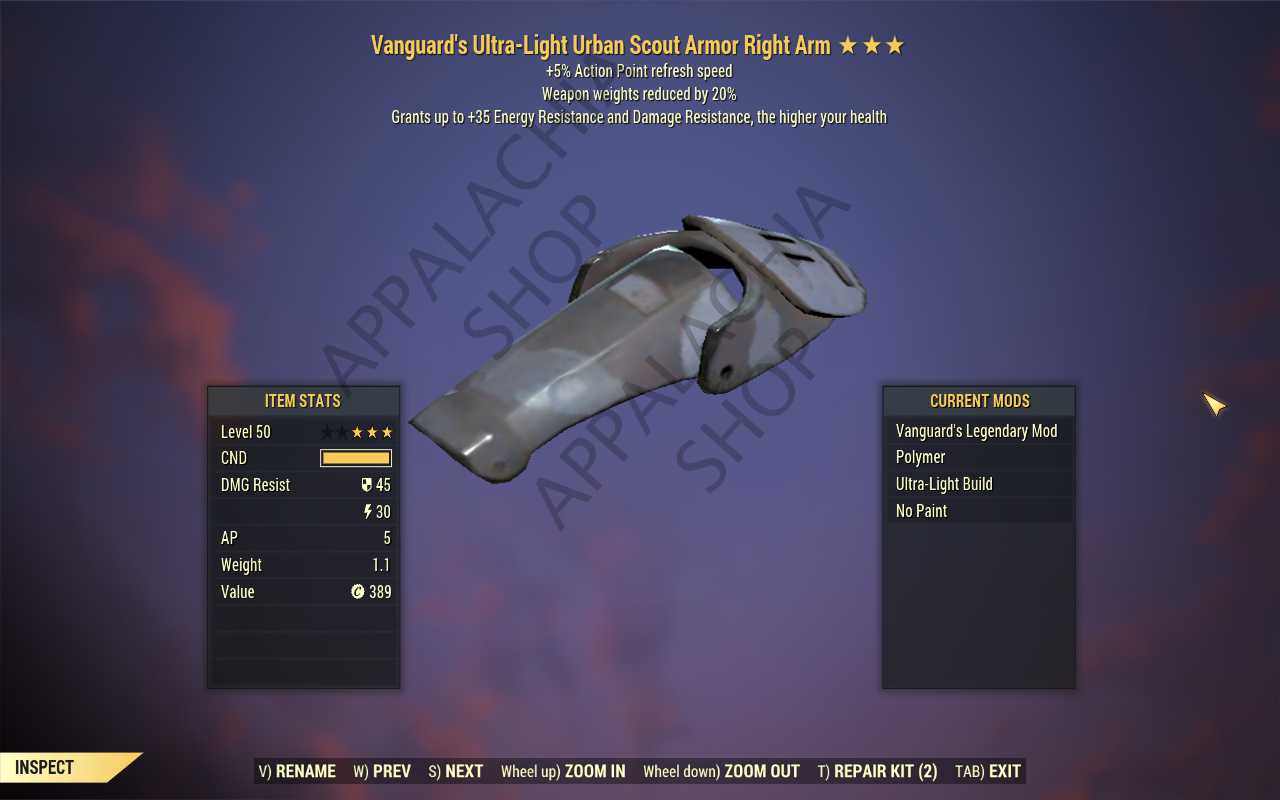Viewport: 1280px width, 800px height.
Task: Click the CND condition bar
Action: (x=354, y=457)
